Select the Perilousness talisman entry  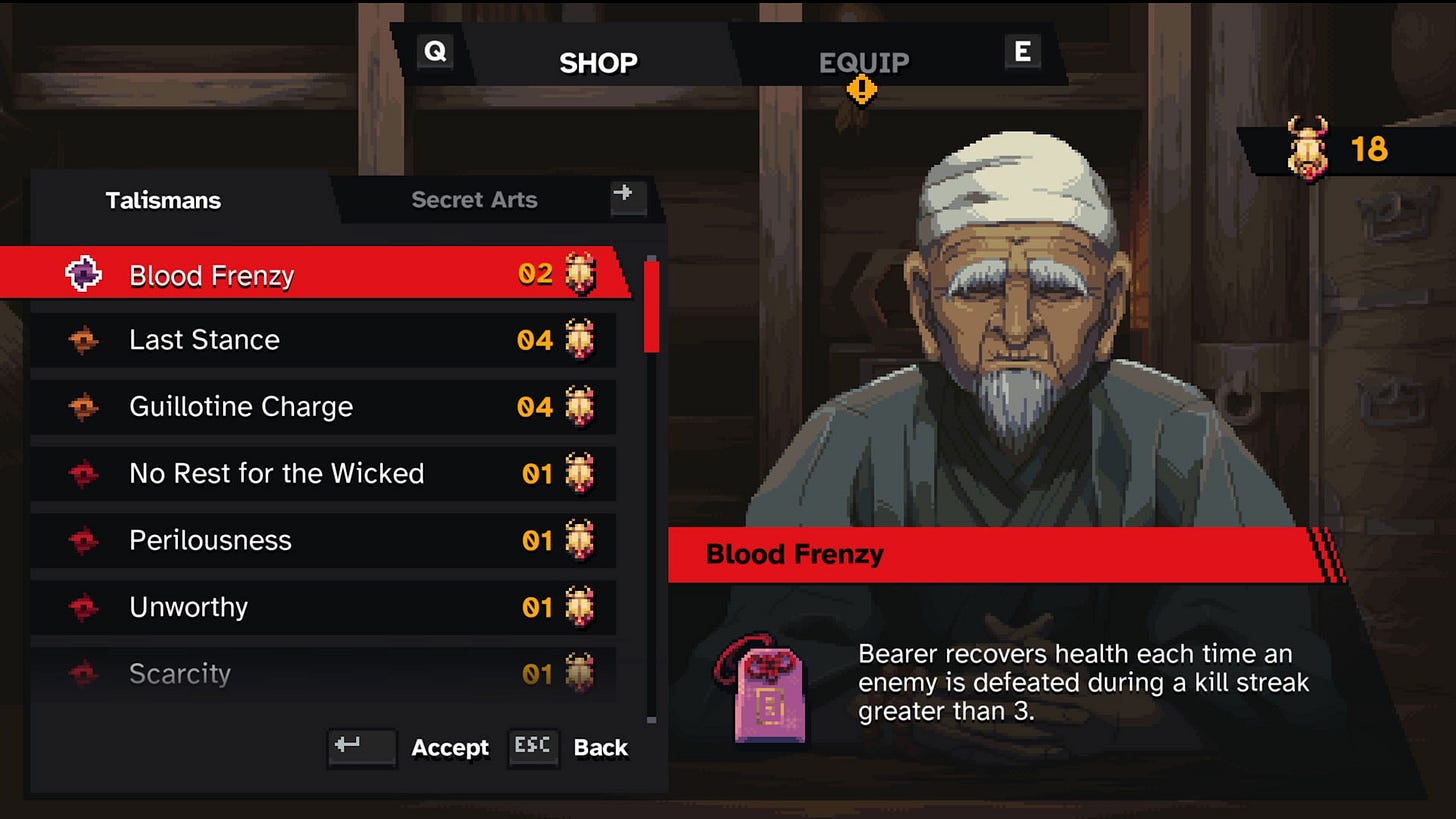tap(210, 540)
